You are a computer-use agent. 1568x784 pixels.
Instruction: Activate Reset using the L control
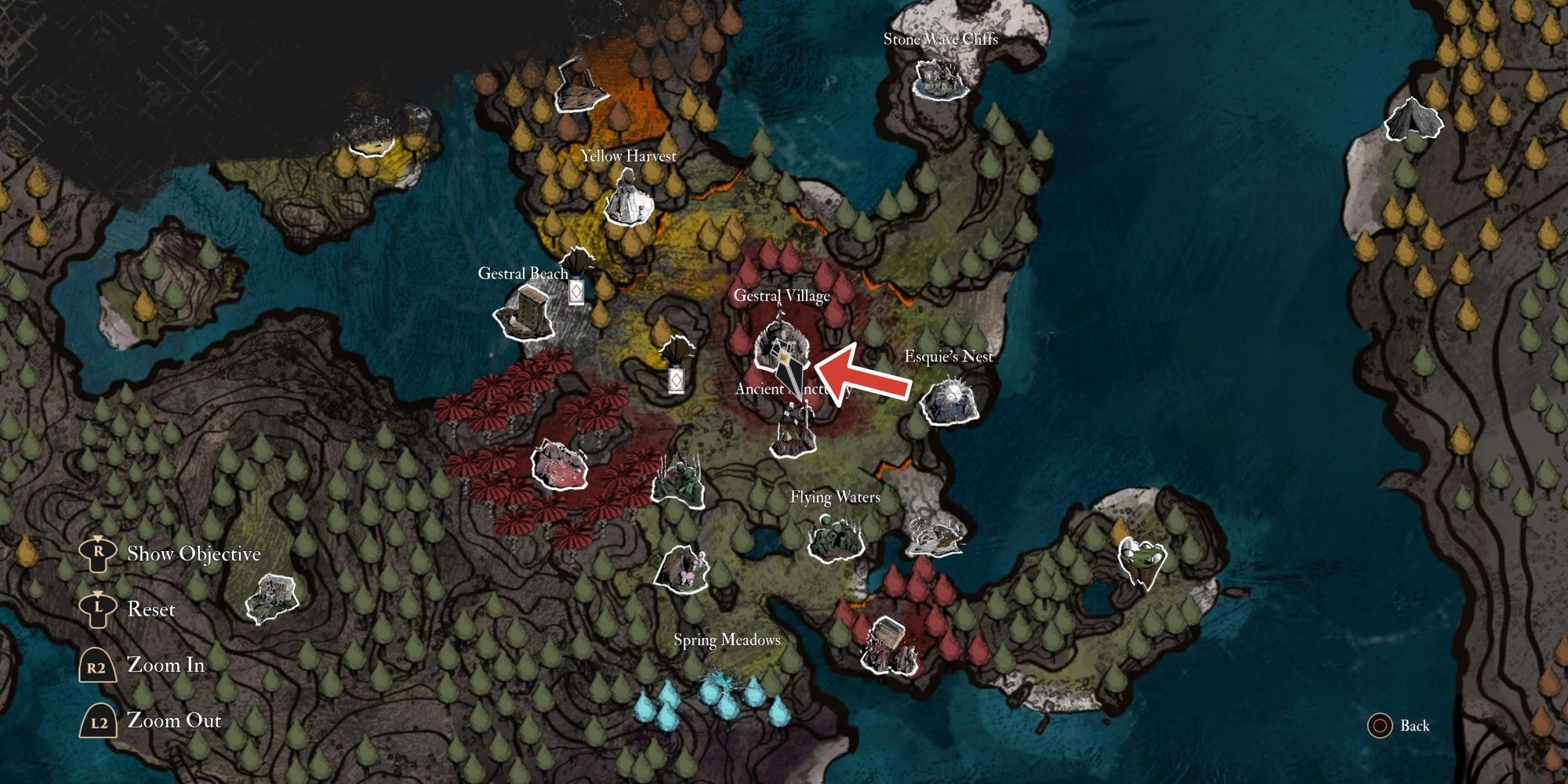(x=98, y=609)
